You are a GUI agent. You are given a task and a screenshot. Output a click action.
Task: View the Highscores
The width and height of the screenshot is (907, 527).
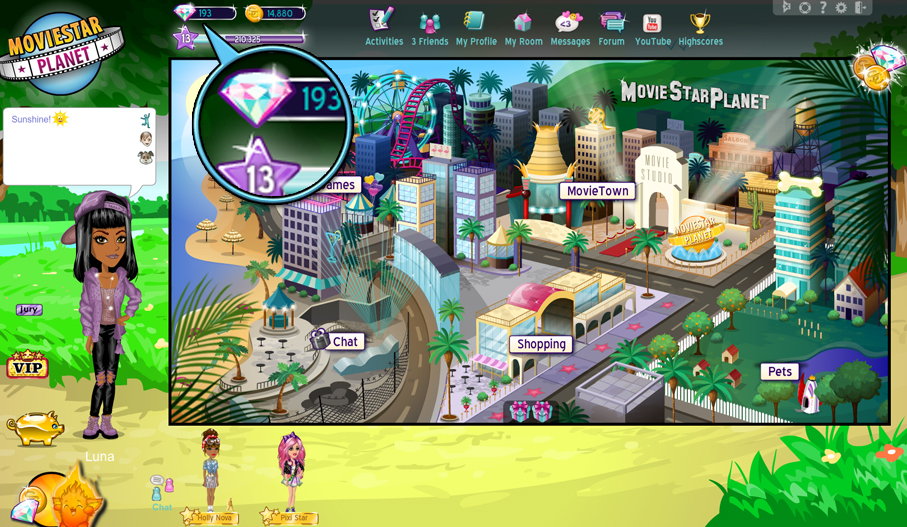click(x=700, y=28)
